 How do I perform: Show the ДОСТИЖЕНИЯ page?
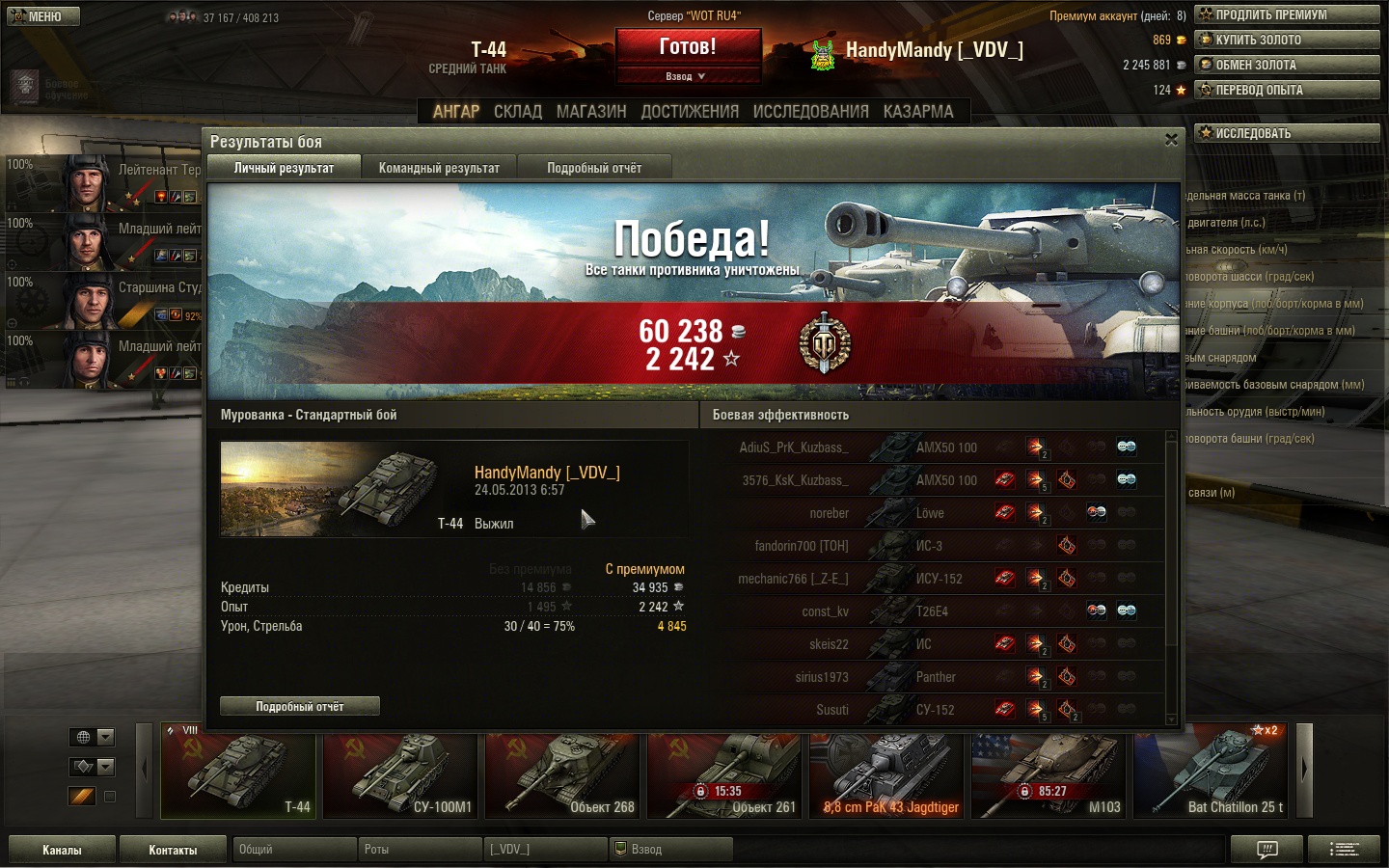[690, 112]
